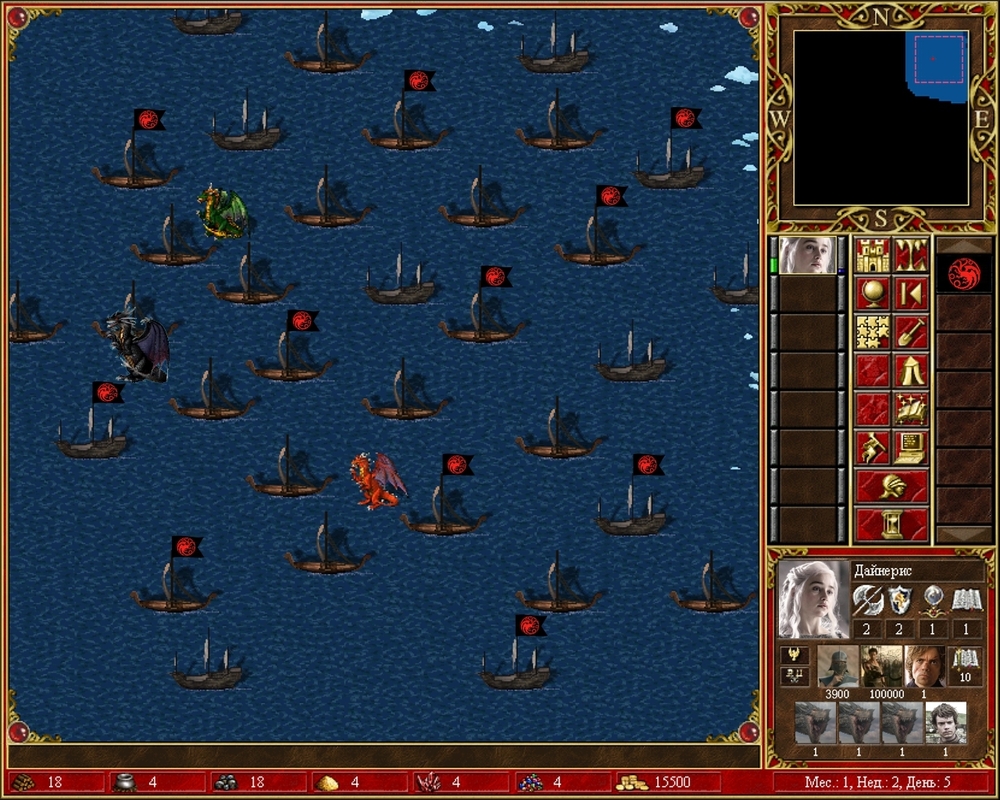This screenshot has height=800, width=1000.
Task: Click the golden tent button
Action: [x=911, y=370]
